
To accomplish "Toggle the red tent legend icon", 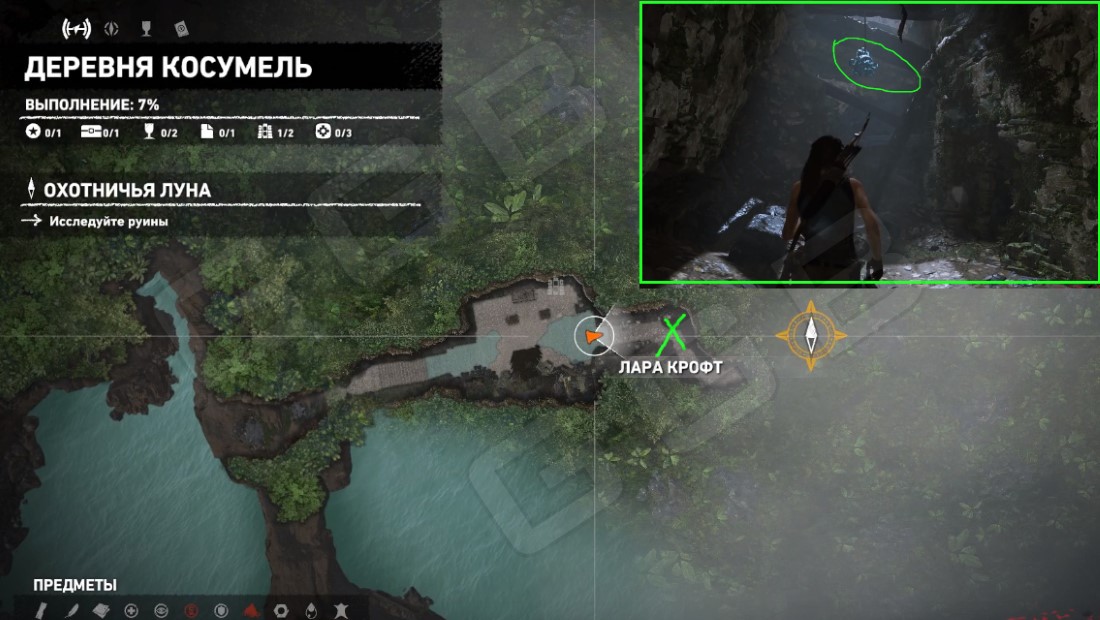I will tap(251, 610).
